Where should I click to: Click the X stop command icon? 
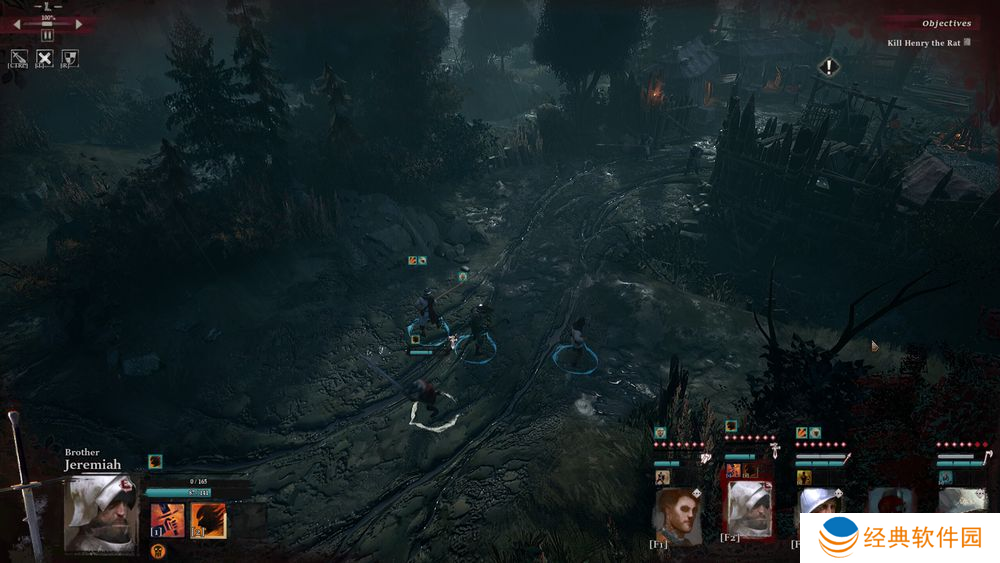(x=44, y=58)
